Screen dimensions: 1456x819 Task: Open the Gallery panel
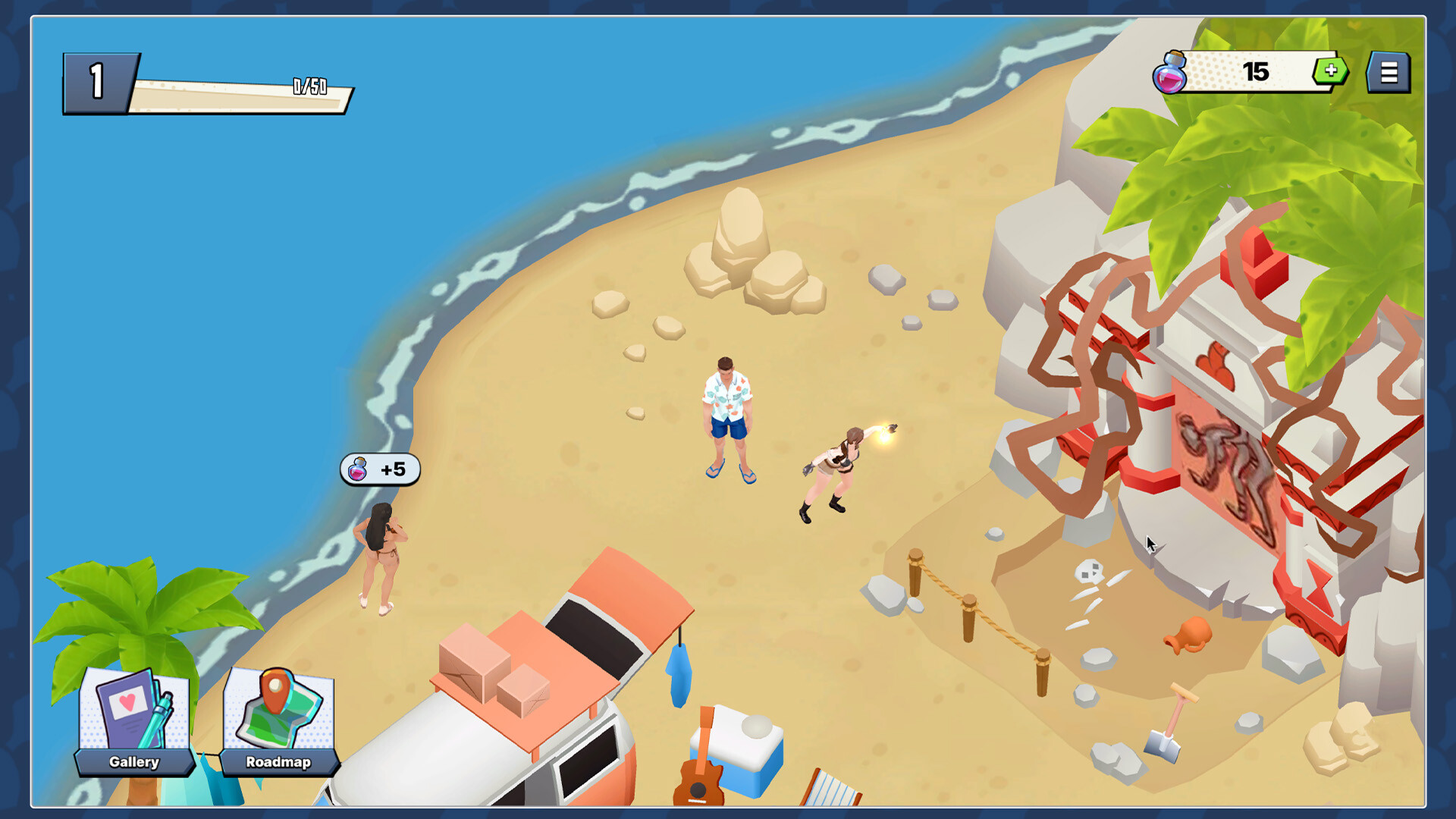[133, 762]
